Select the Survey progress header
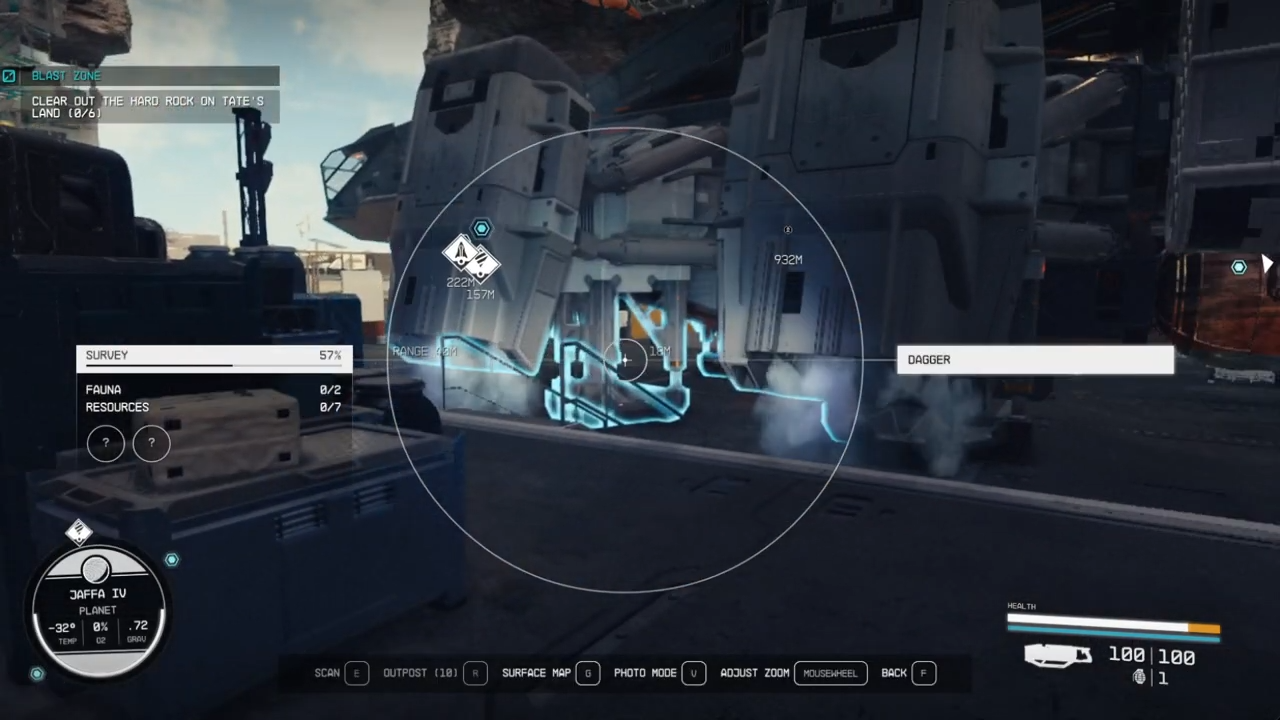Screen dimensions: 1280x720 [x=213, y=356]
